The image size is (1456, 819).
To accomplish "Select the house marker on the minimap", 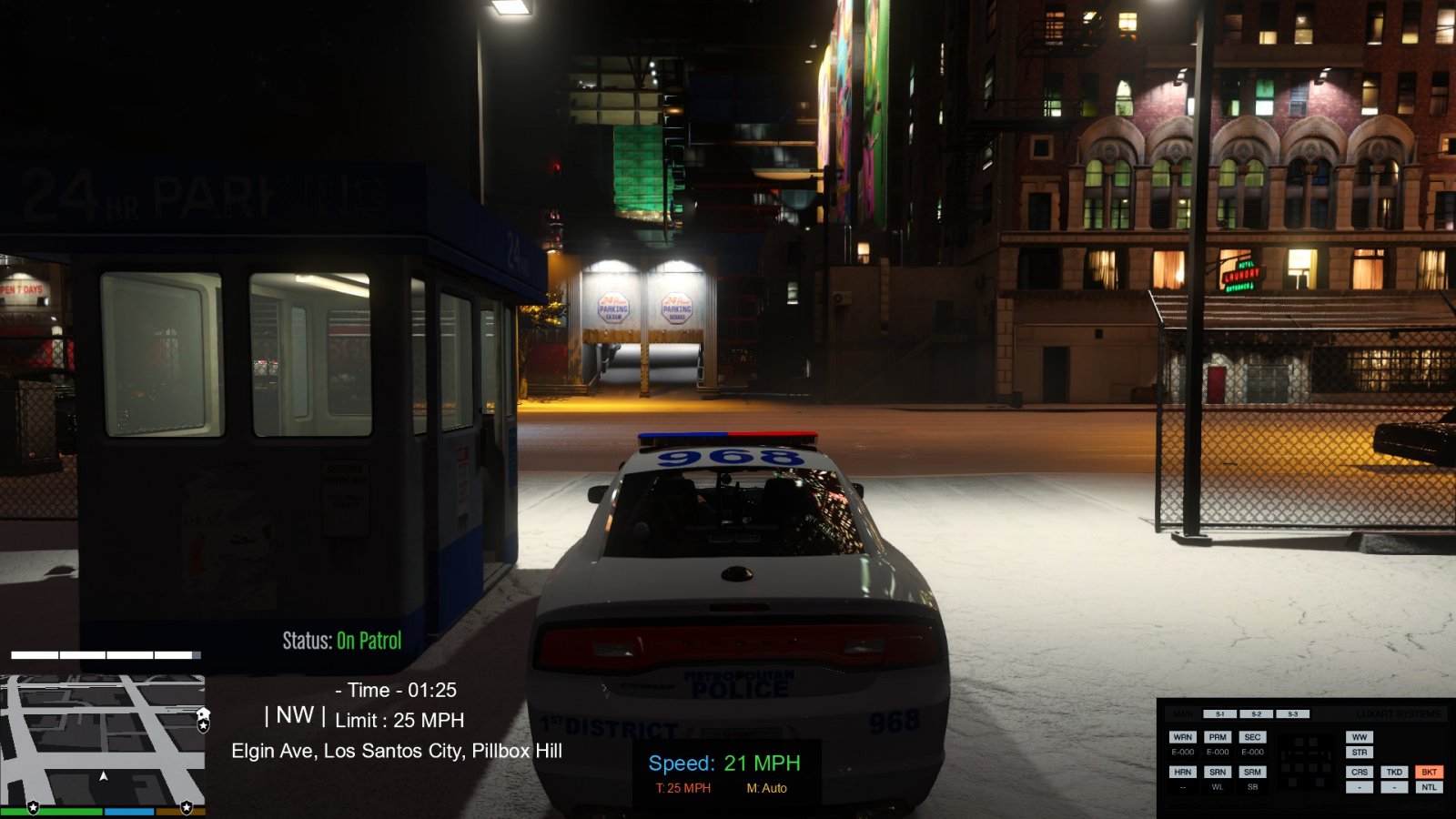I will coord(203,714).
